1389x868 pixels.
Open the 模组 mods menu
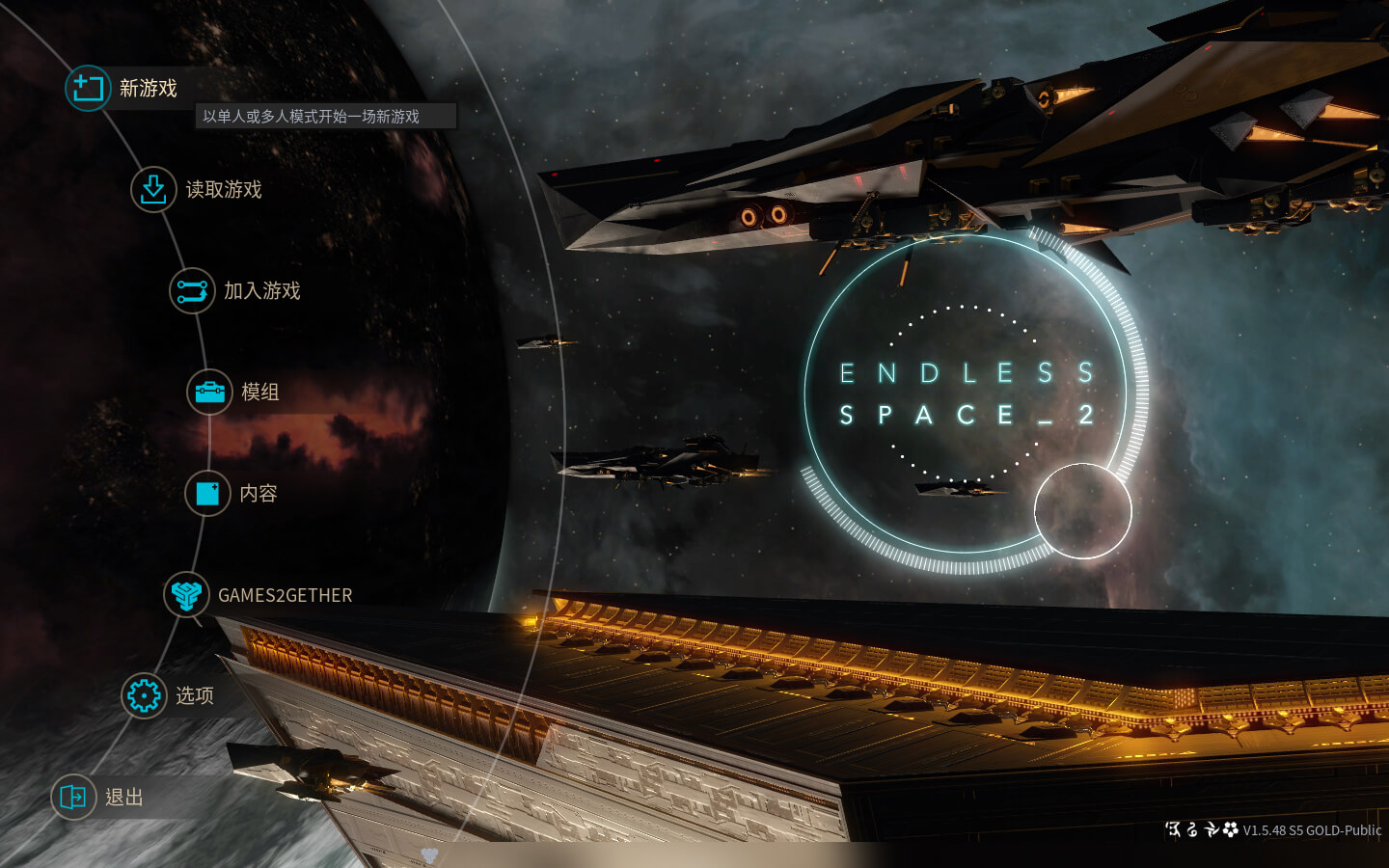(259, 393)
